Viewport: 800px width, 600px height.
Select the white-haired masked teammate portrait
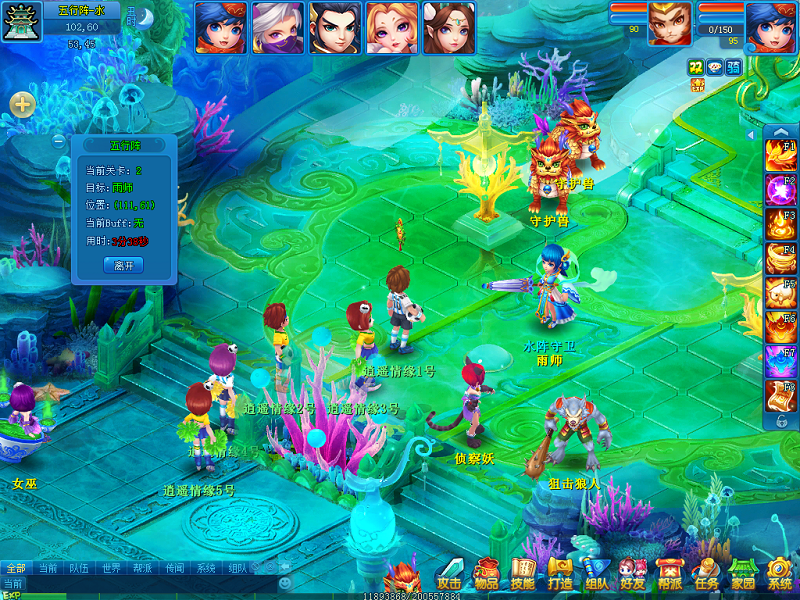pyautogui.click(x=277, y=27)
